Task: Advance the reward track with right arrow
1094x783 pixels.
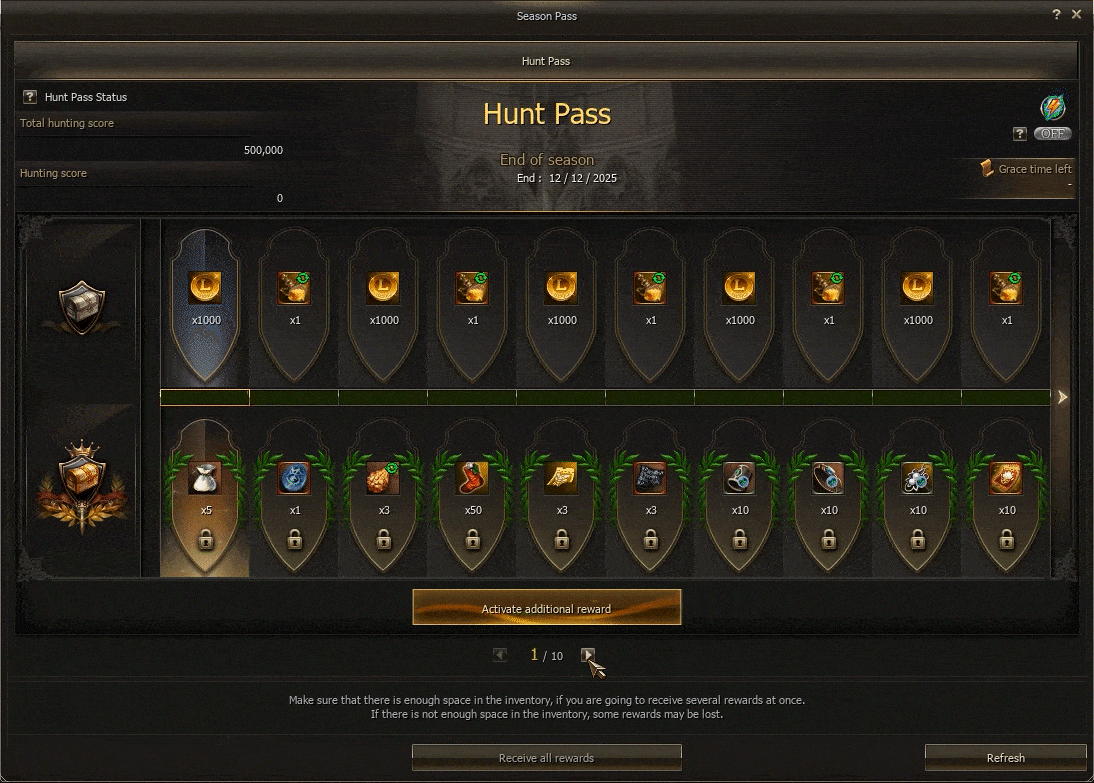Action: [1062, 397]
